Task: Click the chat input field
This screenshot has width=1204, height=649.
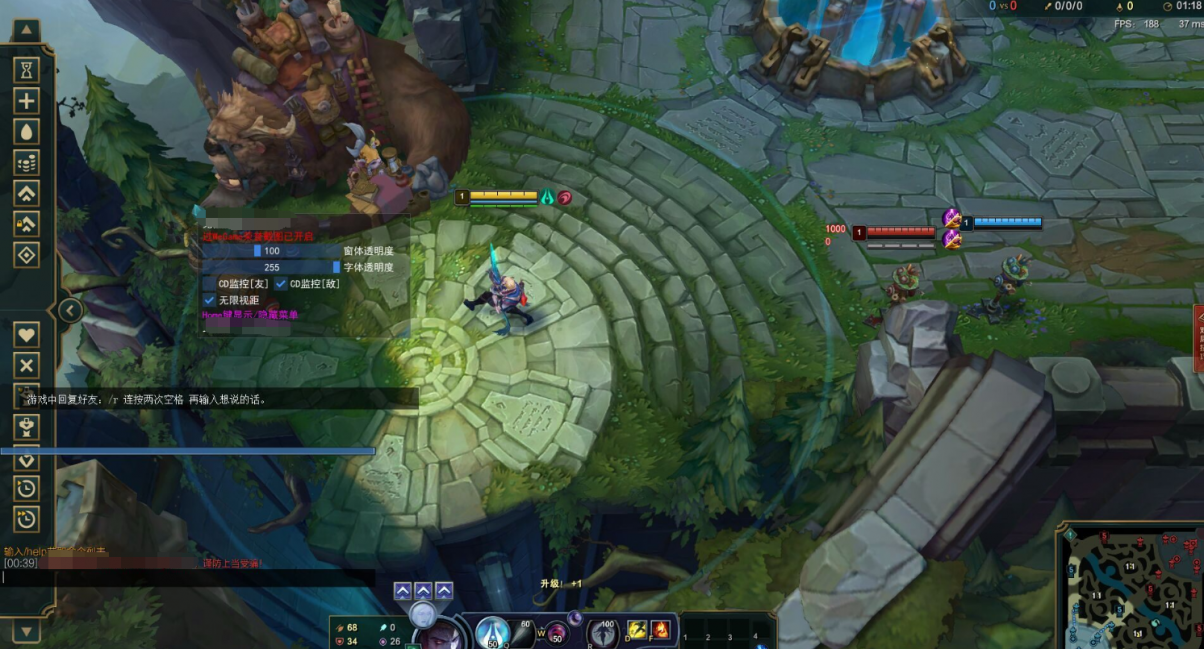Action: pyautogui.click(x=188, y=578)
